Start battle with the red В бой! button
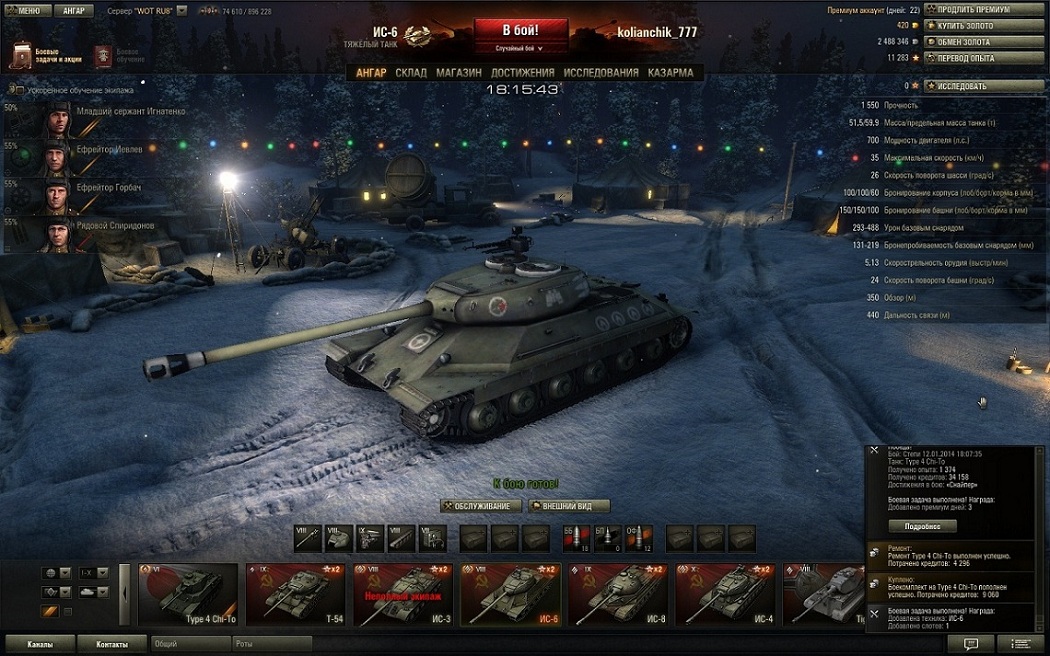Screen dimensions: 1050x656 (x=520, y=30)
